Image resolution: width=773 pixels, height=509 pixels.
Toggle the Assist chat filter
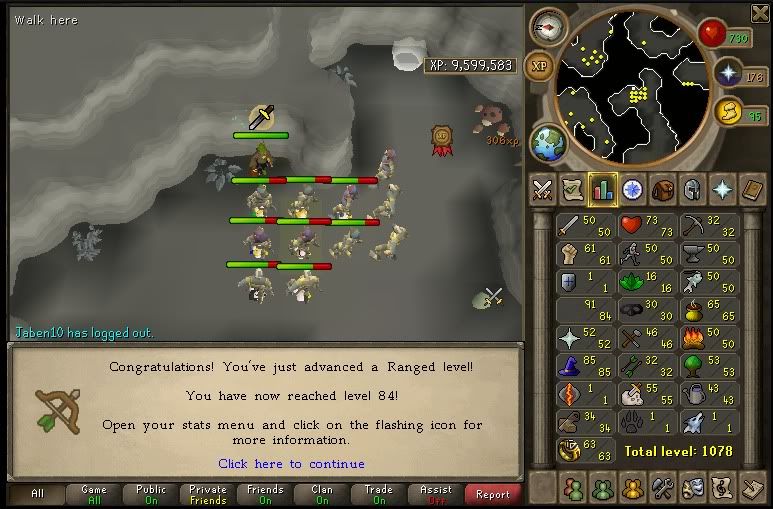[x=436, y=494]
